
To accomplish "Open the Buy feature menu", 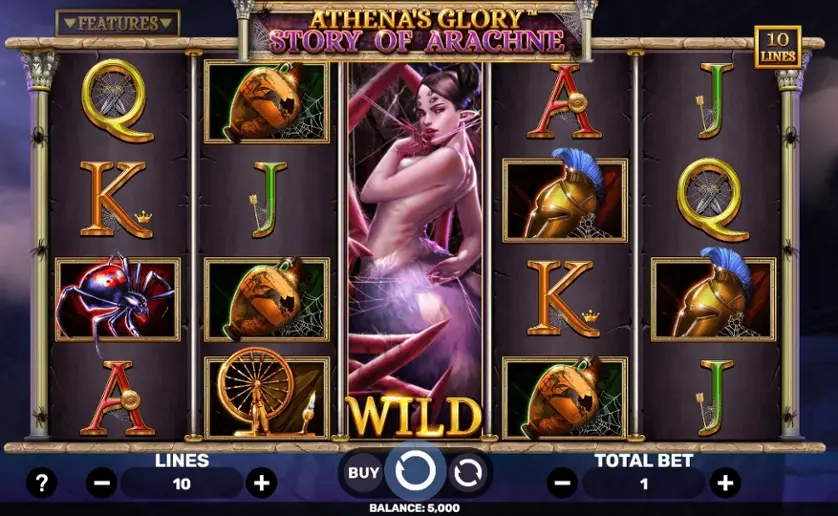I will [364, 471].
